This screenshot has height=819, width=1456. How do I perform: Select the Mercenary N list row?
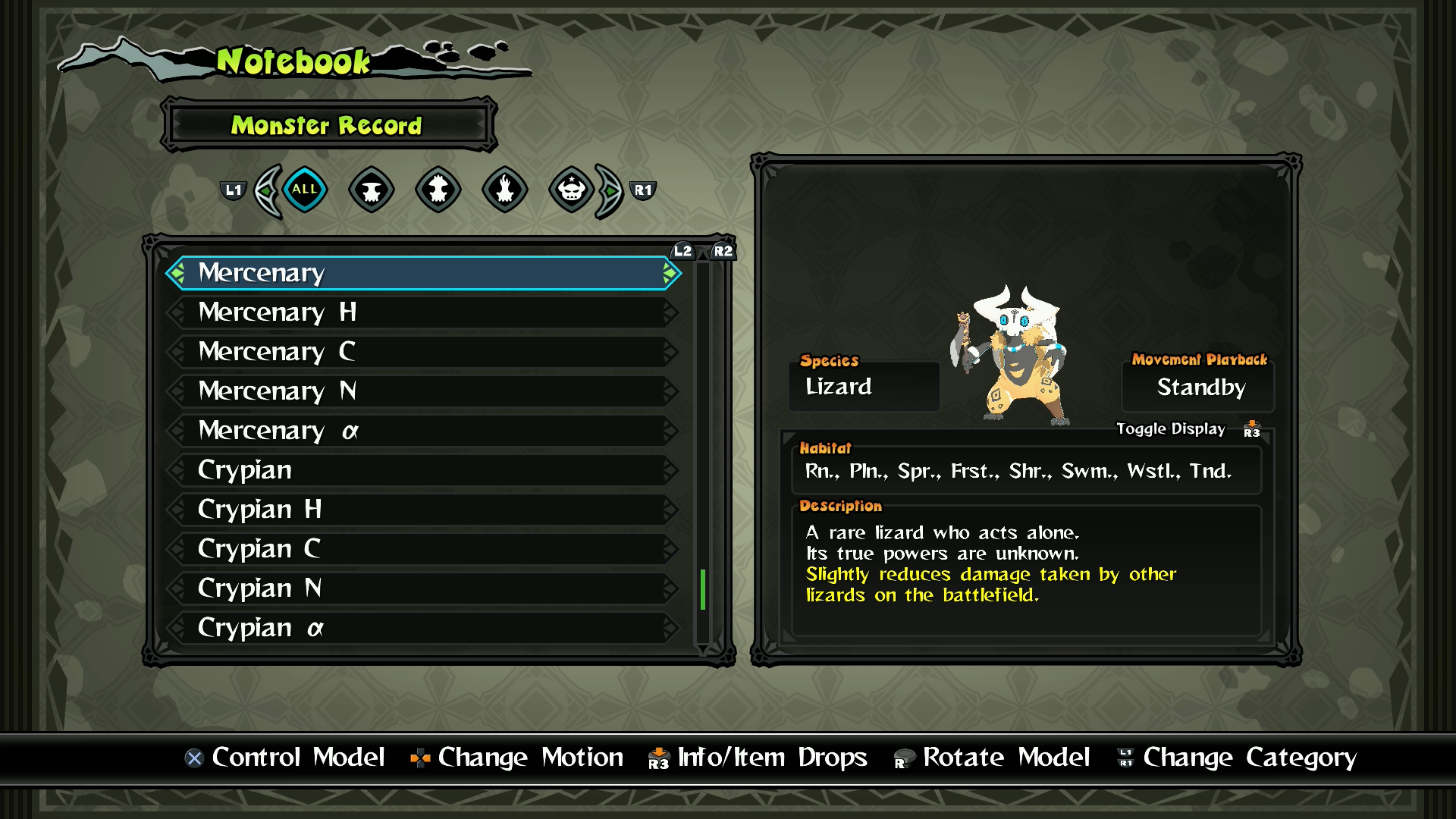click(423, 391)
